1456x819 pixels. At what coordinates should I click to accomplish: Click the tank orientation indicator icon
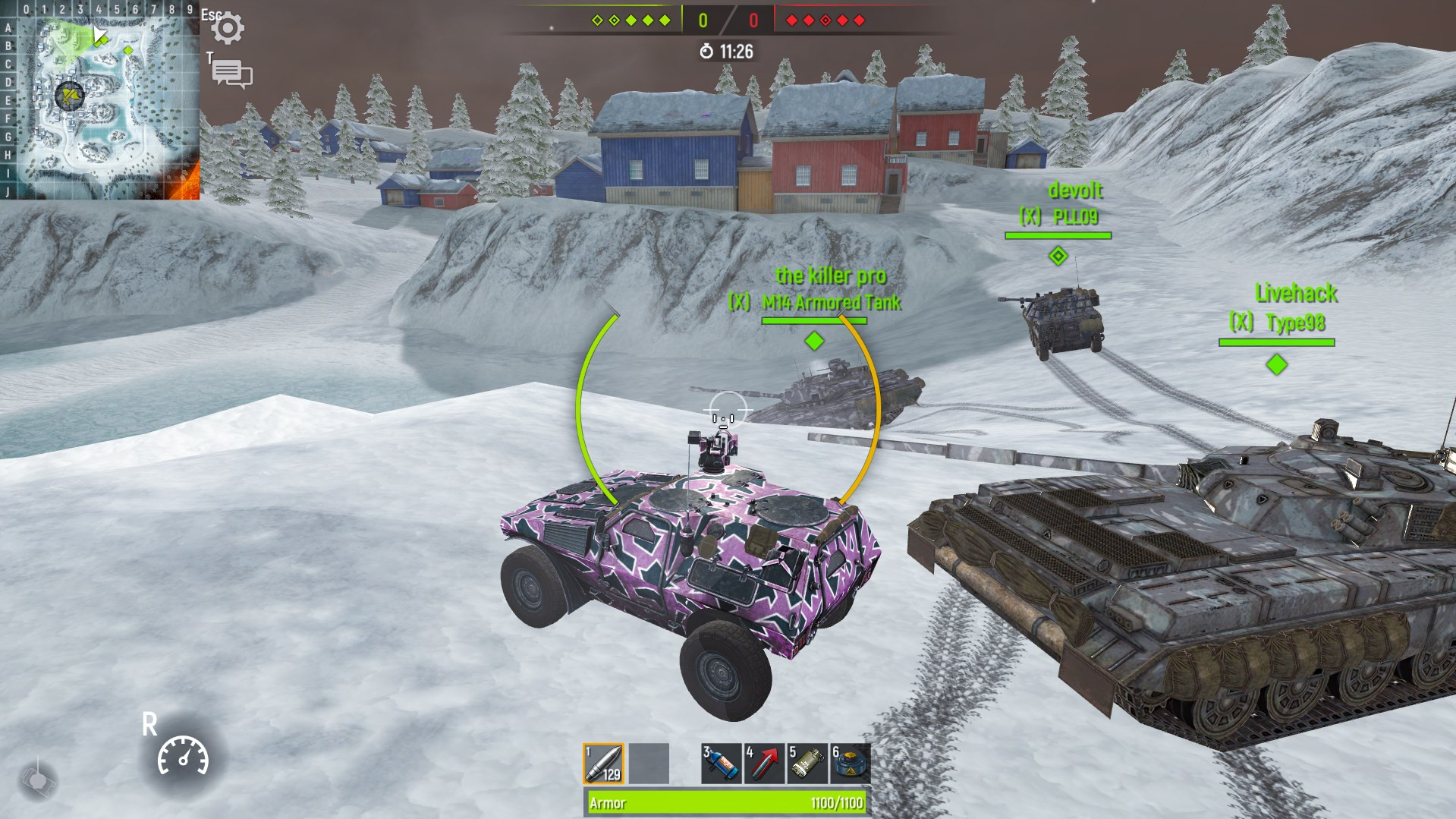tap(36, 779)
